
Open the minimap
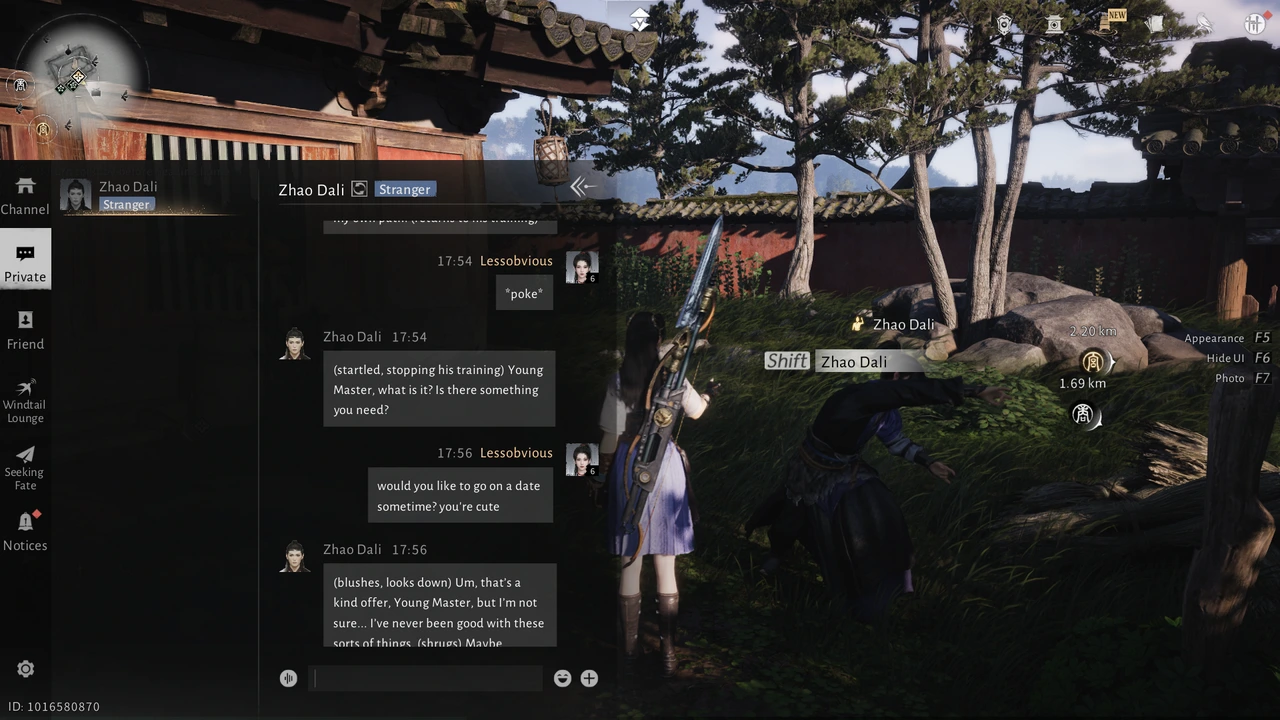click(77, 72)
